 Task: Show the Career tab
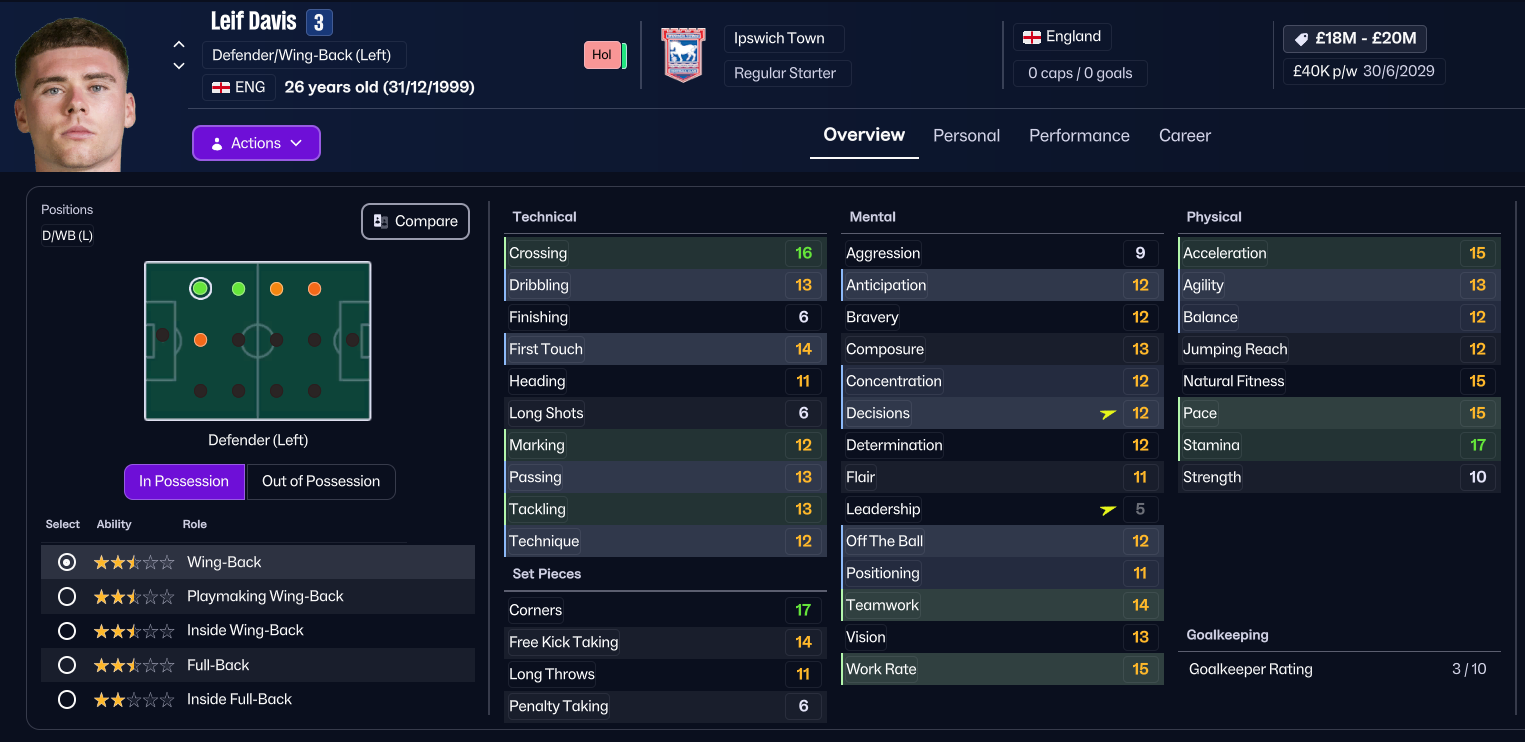point(1184,136)
